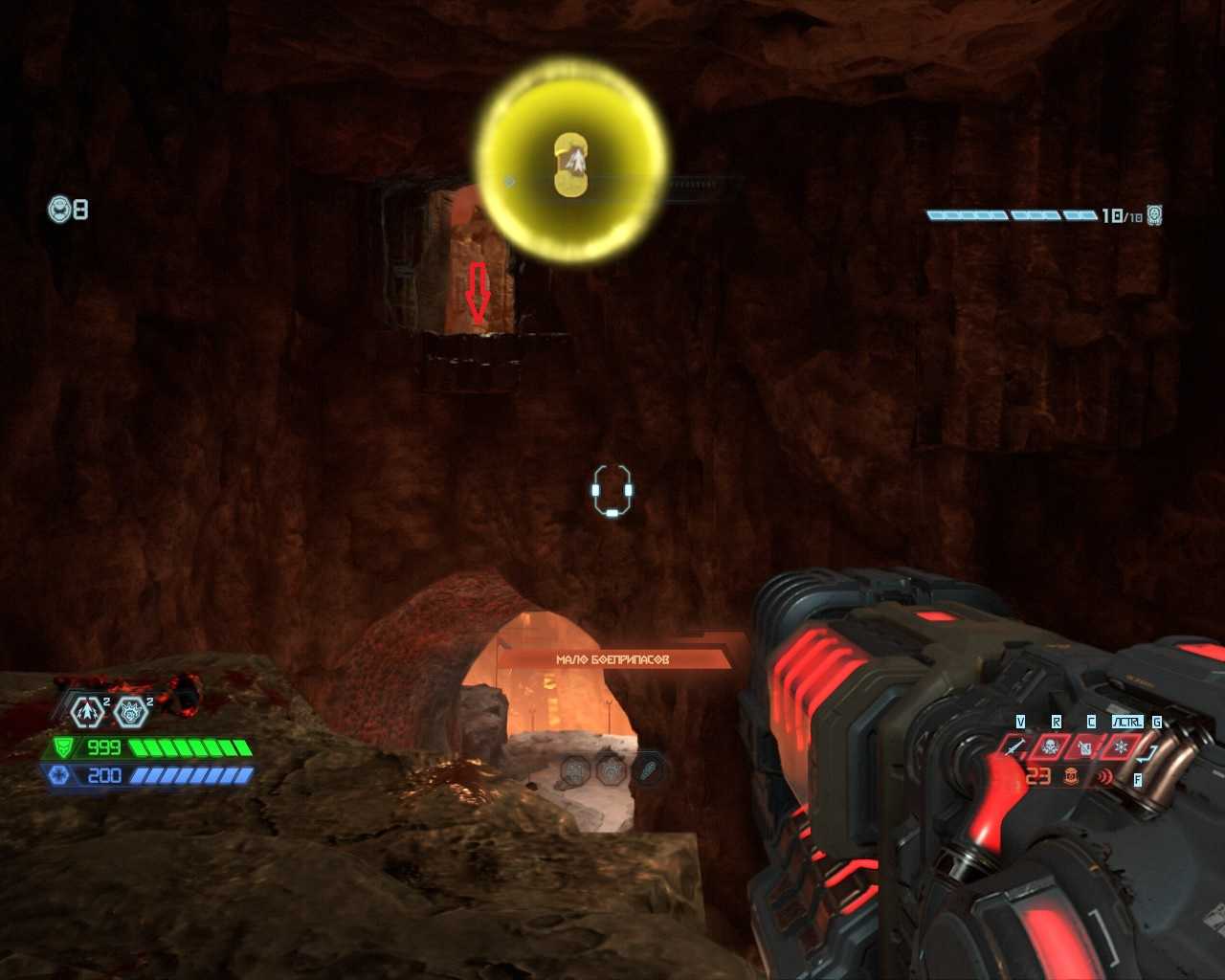
Task: Trigger the flame belch wave icon
Action: pos(1105,776)
